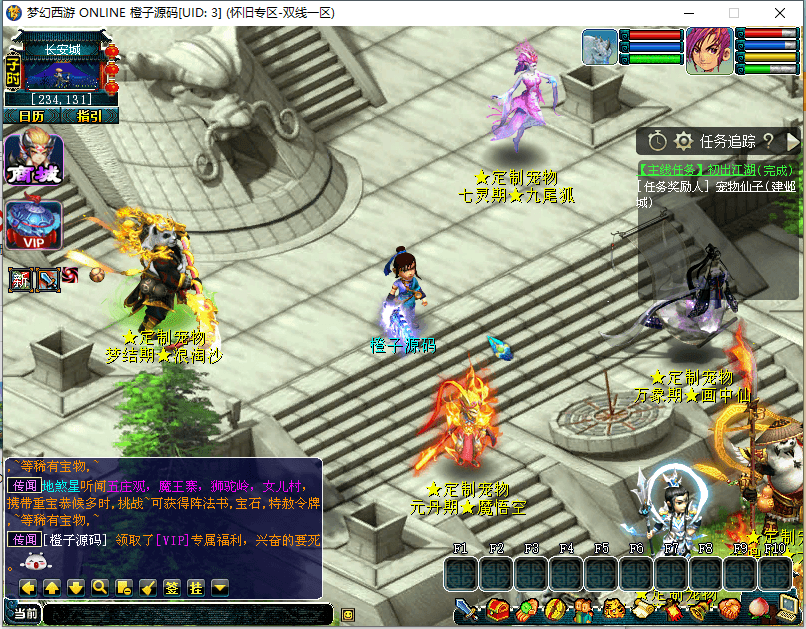Open the computer system settings icon
Image resolution: width=806 pixels, height=629 pixels.
[x=788, y=608]
